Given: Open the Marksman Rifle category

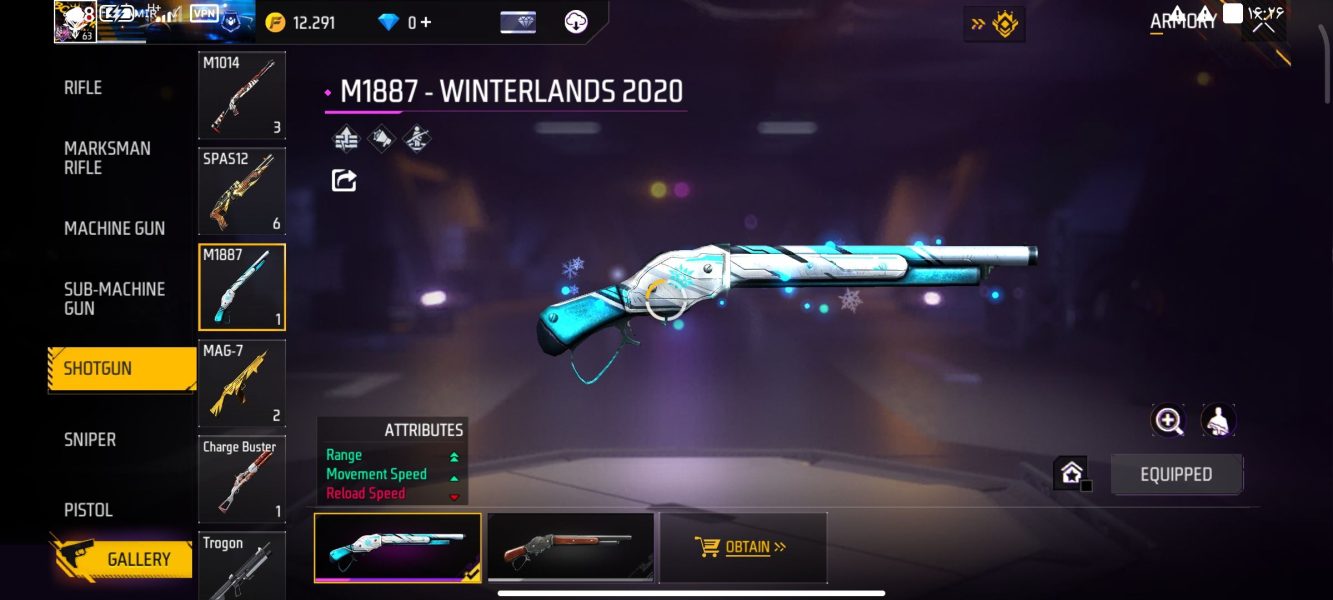Looking at the screenshot, I should point(107,158).
